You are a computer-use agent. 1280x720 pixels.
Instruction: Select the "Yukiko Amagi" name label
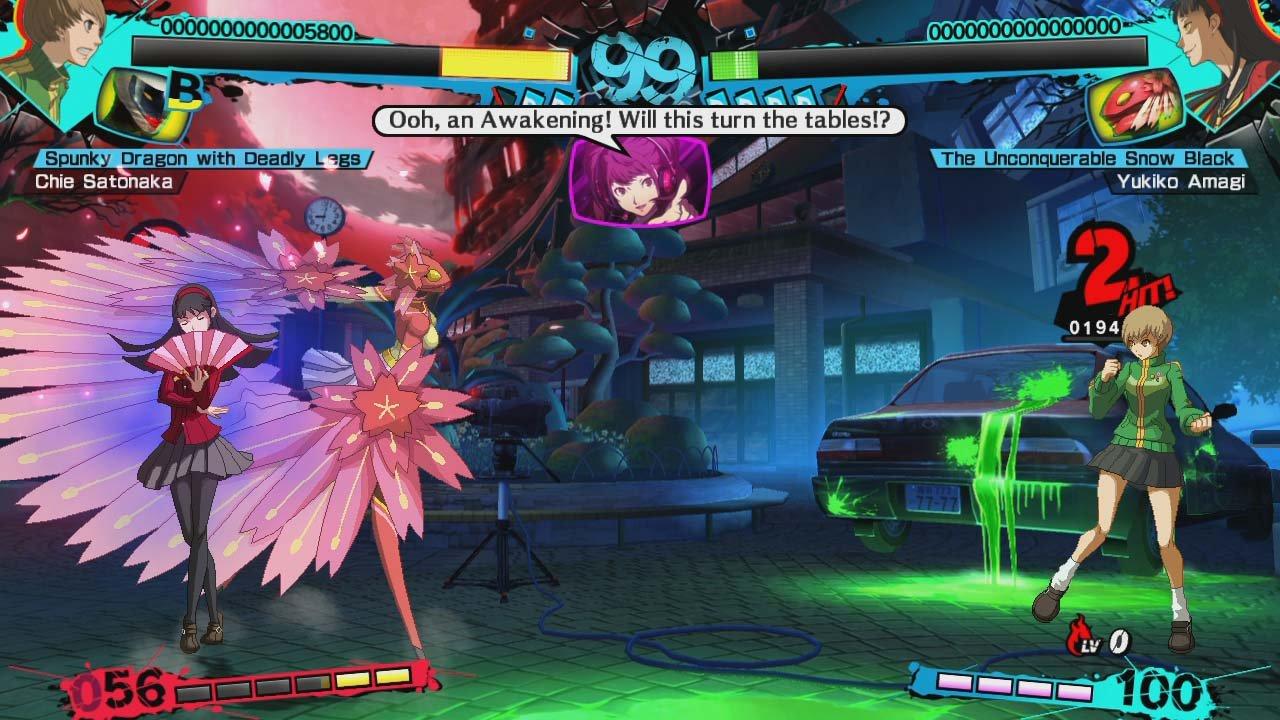click(x=1186, y=181)
